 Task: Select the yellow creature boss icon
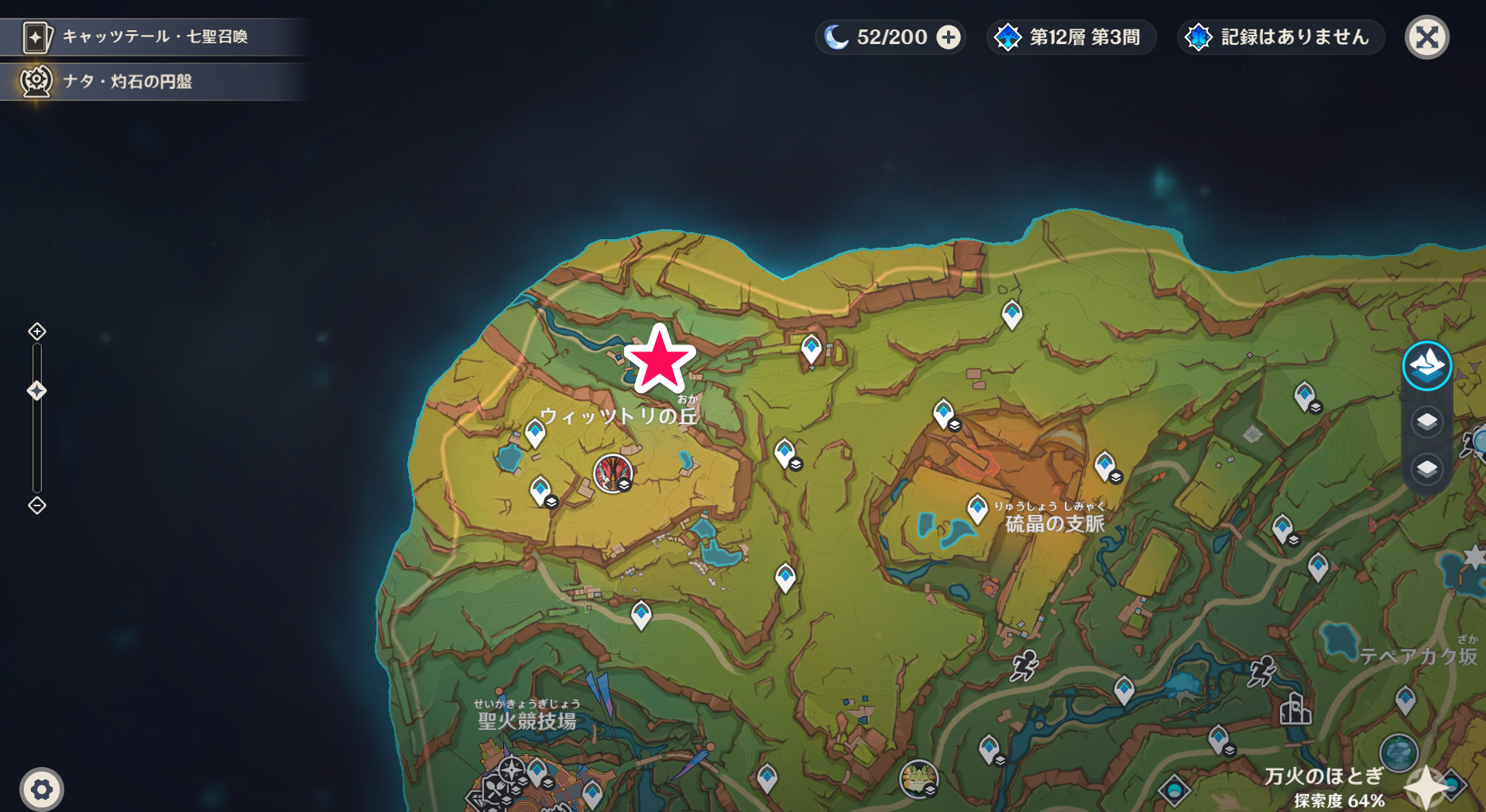coord(918,777)
